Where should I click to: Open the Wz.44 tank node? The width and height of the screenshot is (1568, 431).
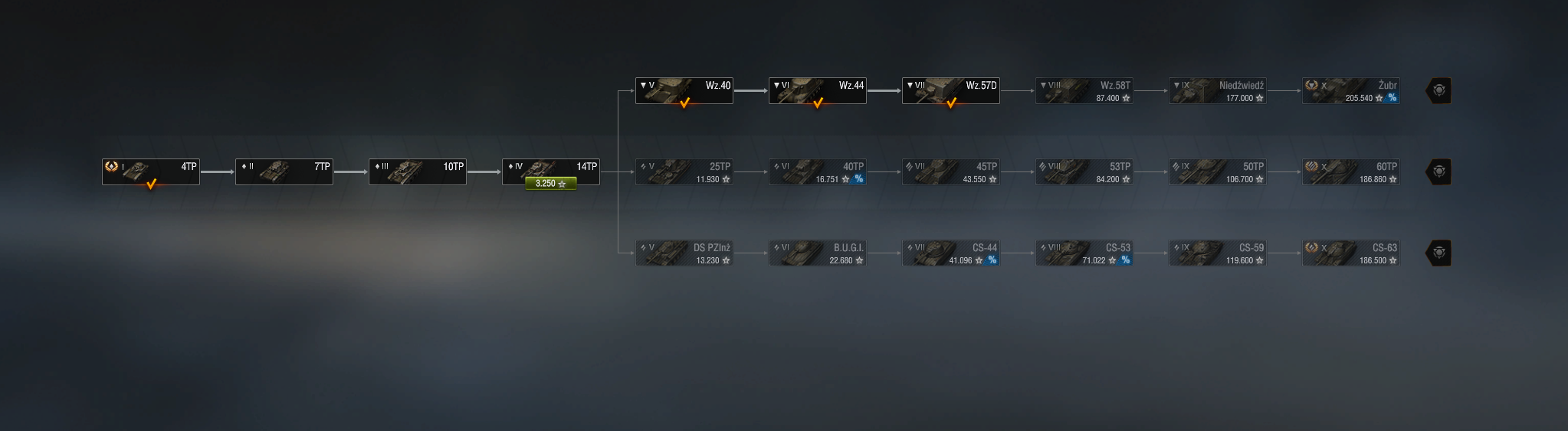[x=818, y=90]
